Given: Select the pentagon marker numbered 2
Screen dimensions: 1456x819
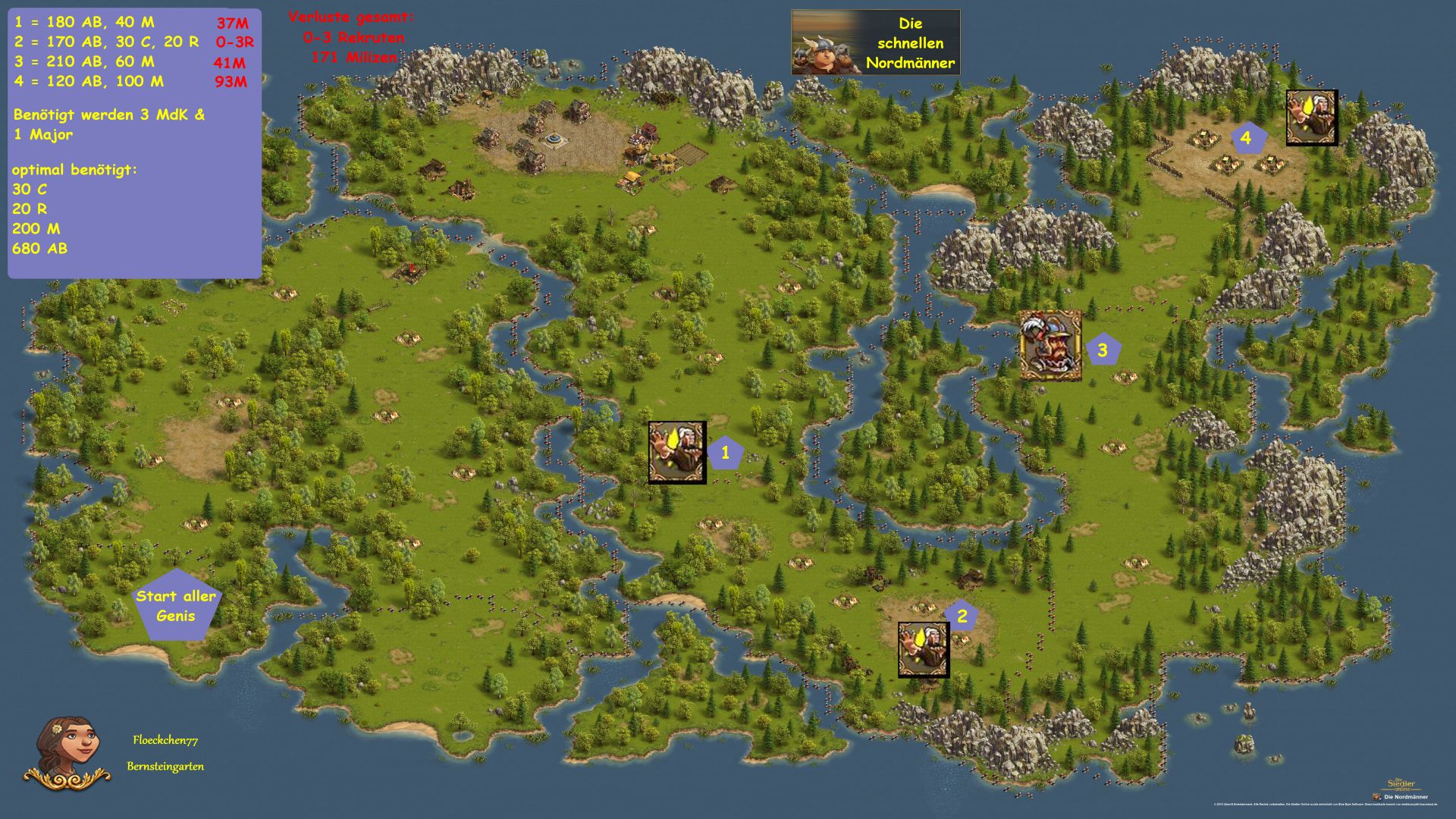Looking at the screenshot, I should click(962, 616).
